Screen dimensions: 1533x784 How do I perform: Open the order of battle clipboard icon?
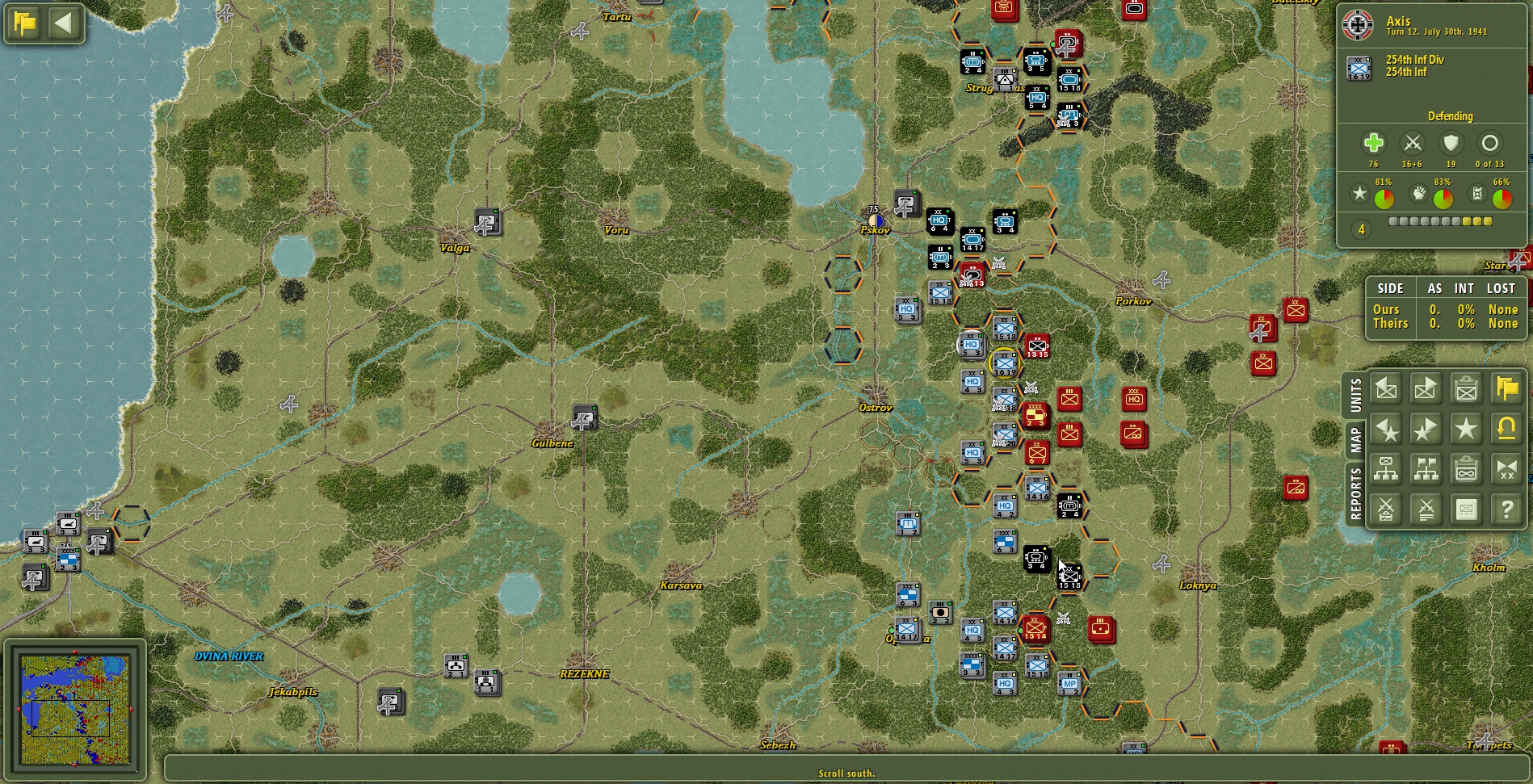(x=1465, y=468)
